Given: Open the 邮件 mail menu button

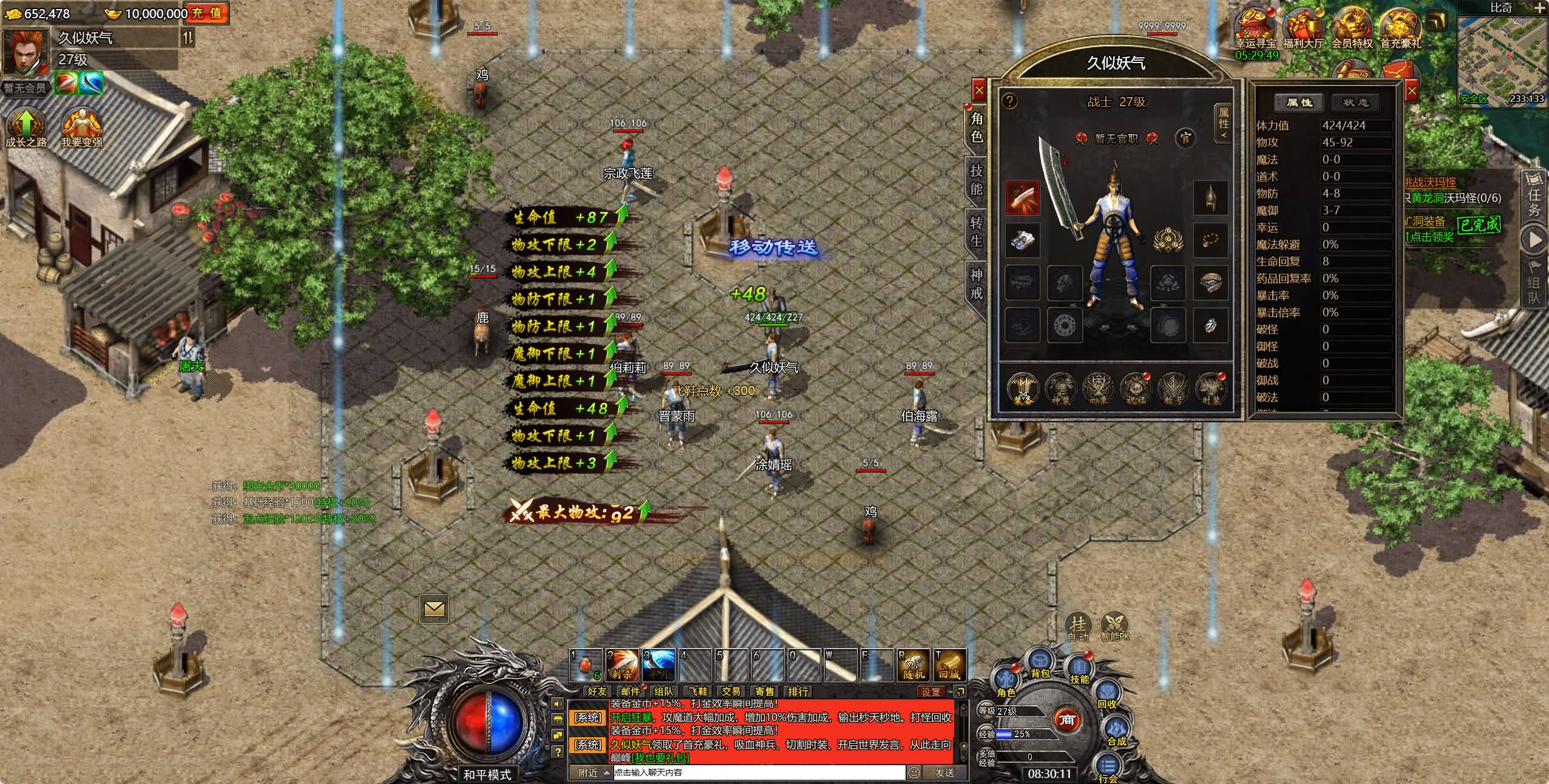Looking at the screenshot, I should [x=630, y=691].
